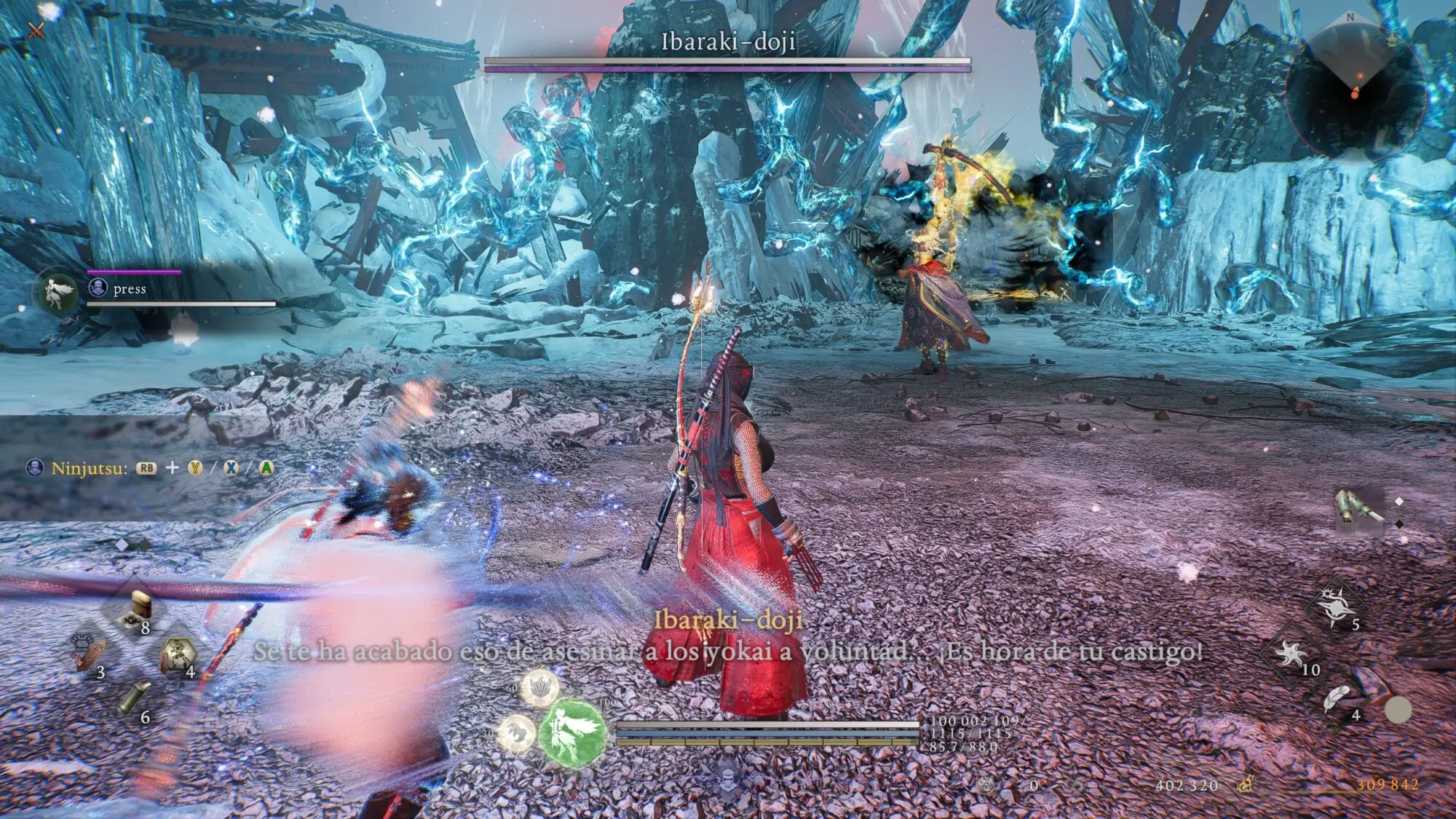Click the companion portrait next to 'press'
Screen dimensions: 1456x819
tap(60, 293)
